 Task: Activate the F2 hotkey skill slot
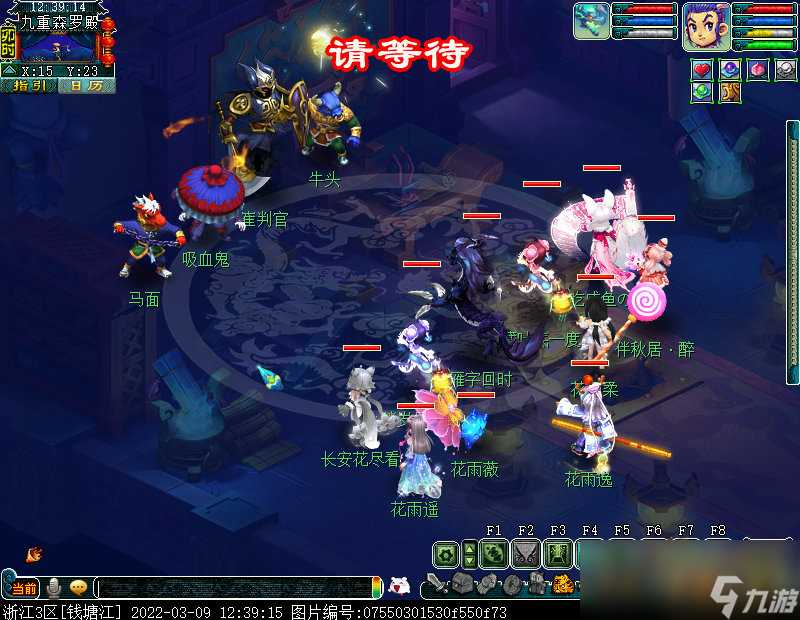525,554
